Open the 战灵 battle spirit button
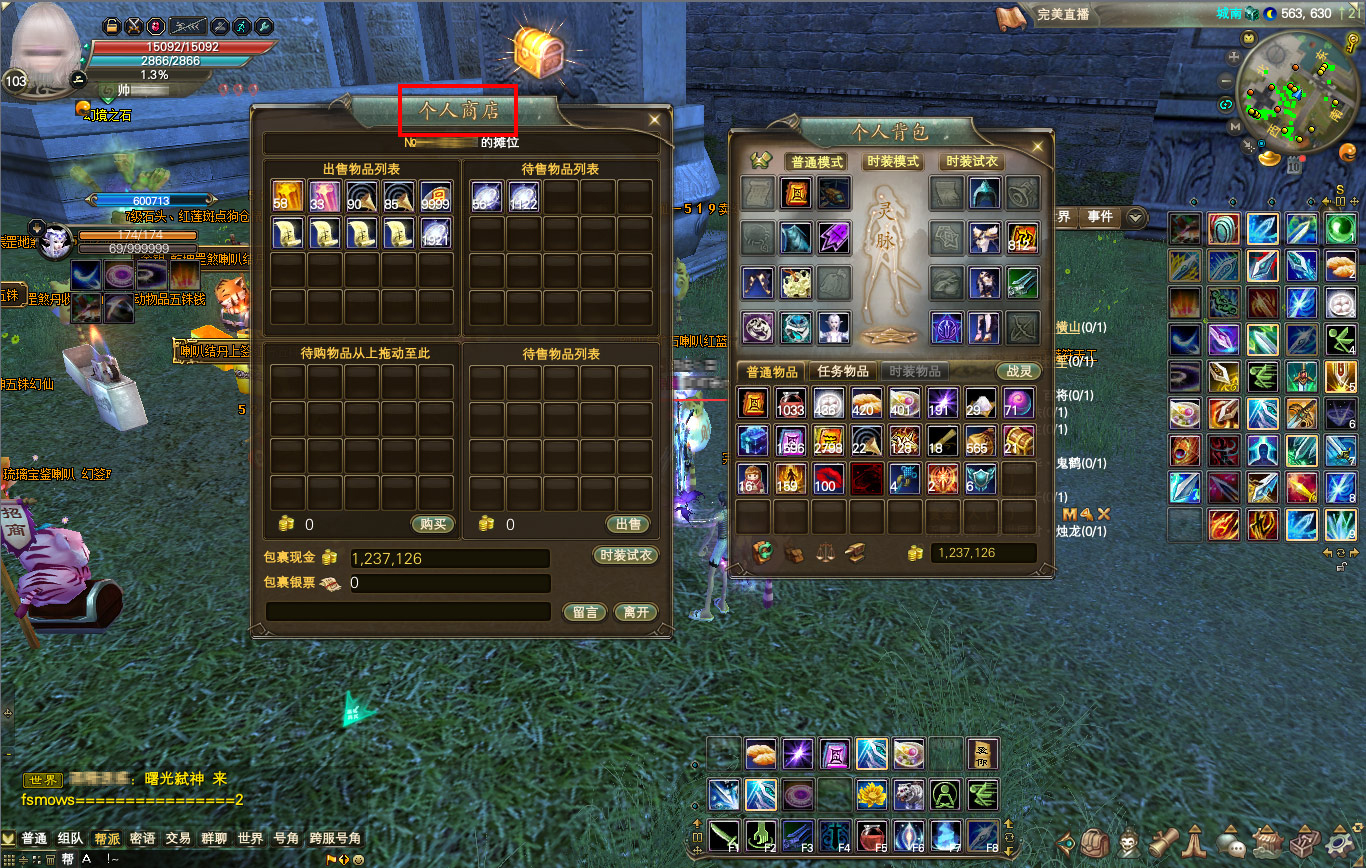 [x=1019, y=371]
